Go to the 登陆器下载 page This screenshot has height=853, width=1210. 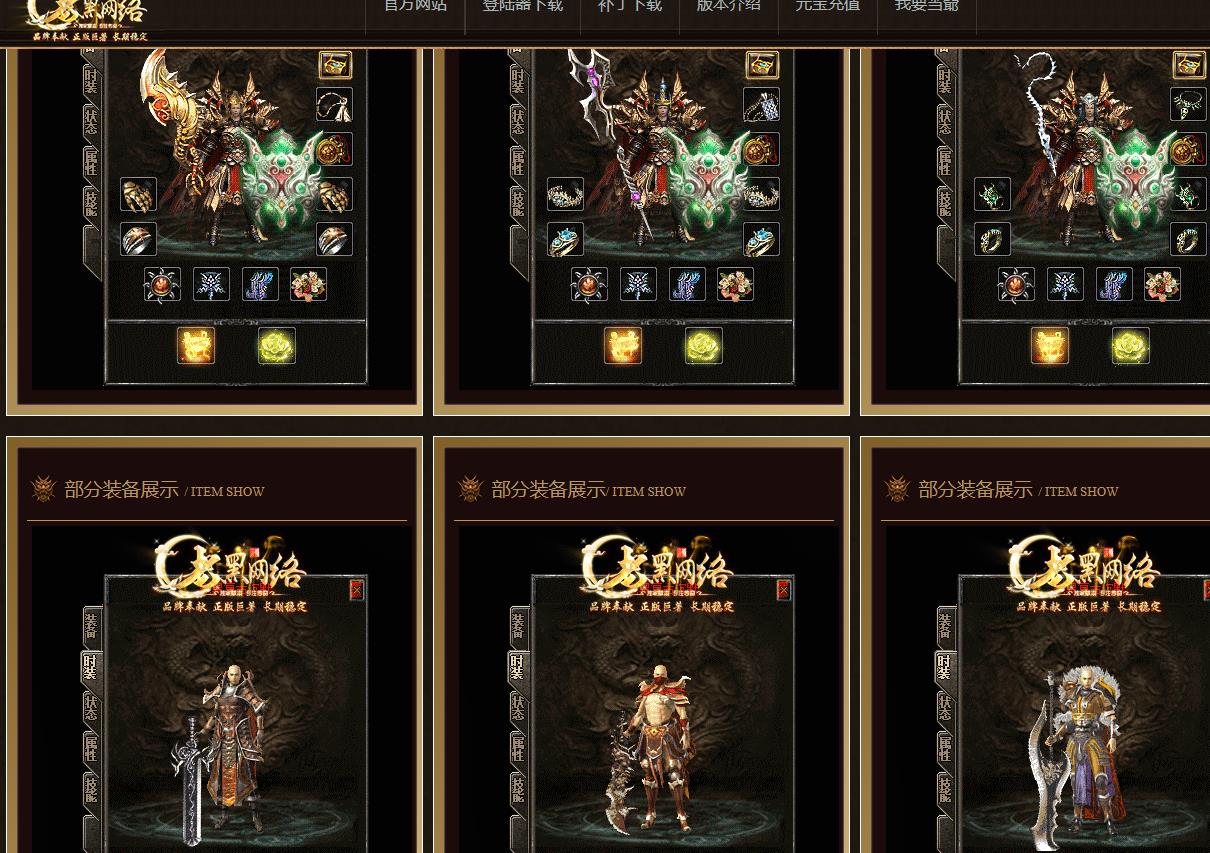coord(522,6)
